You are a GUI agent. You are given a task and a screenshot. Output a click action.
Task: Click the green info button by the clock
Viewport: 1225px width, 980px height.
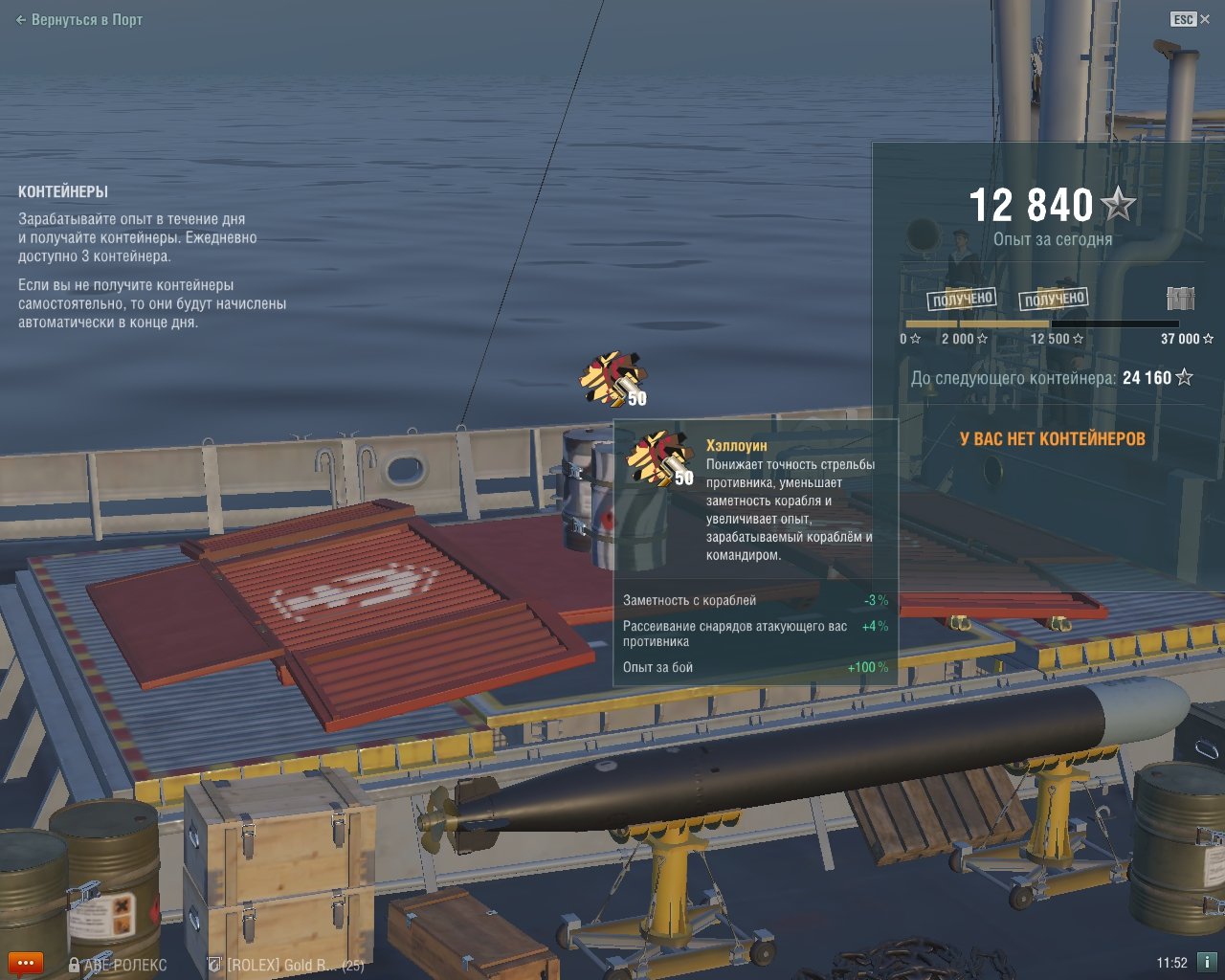pos(1207,962)
